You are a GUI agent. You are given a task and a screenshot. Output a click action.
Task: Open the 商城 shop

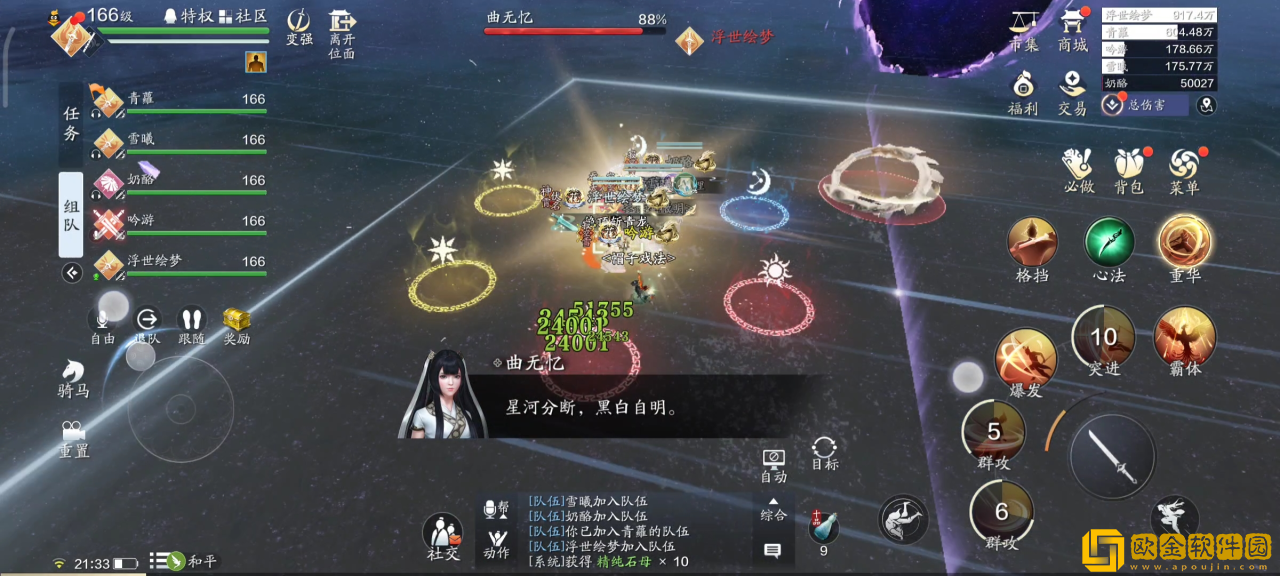click(x=1072, y=30)
